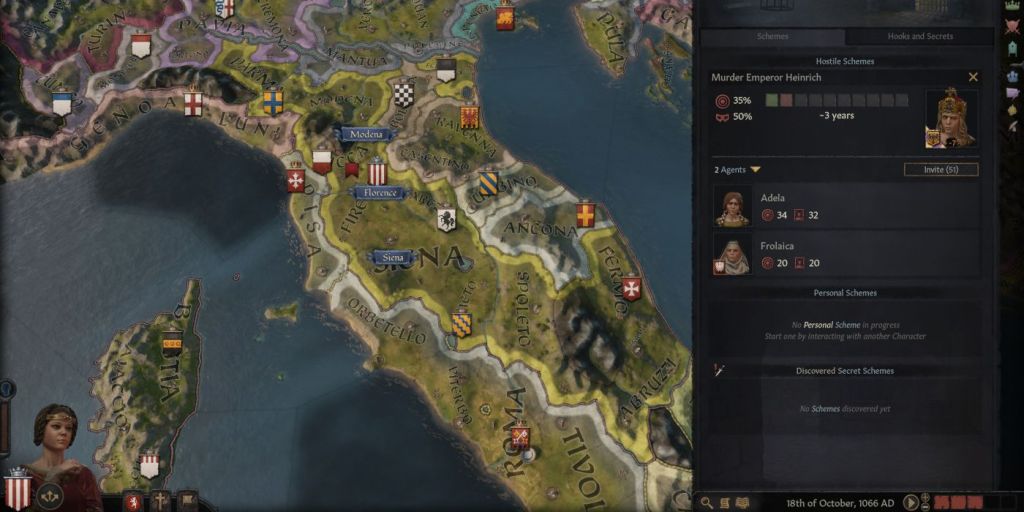Open the dynasty lion crest button
The width and height of the screenshot is (1024, 512).
tap(131, 499)
